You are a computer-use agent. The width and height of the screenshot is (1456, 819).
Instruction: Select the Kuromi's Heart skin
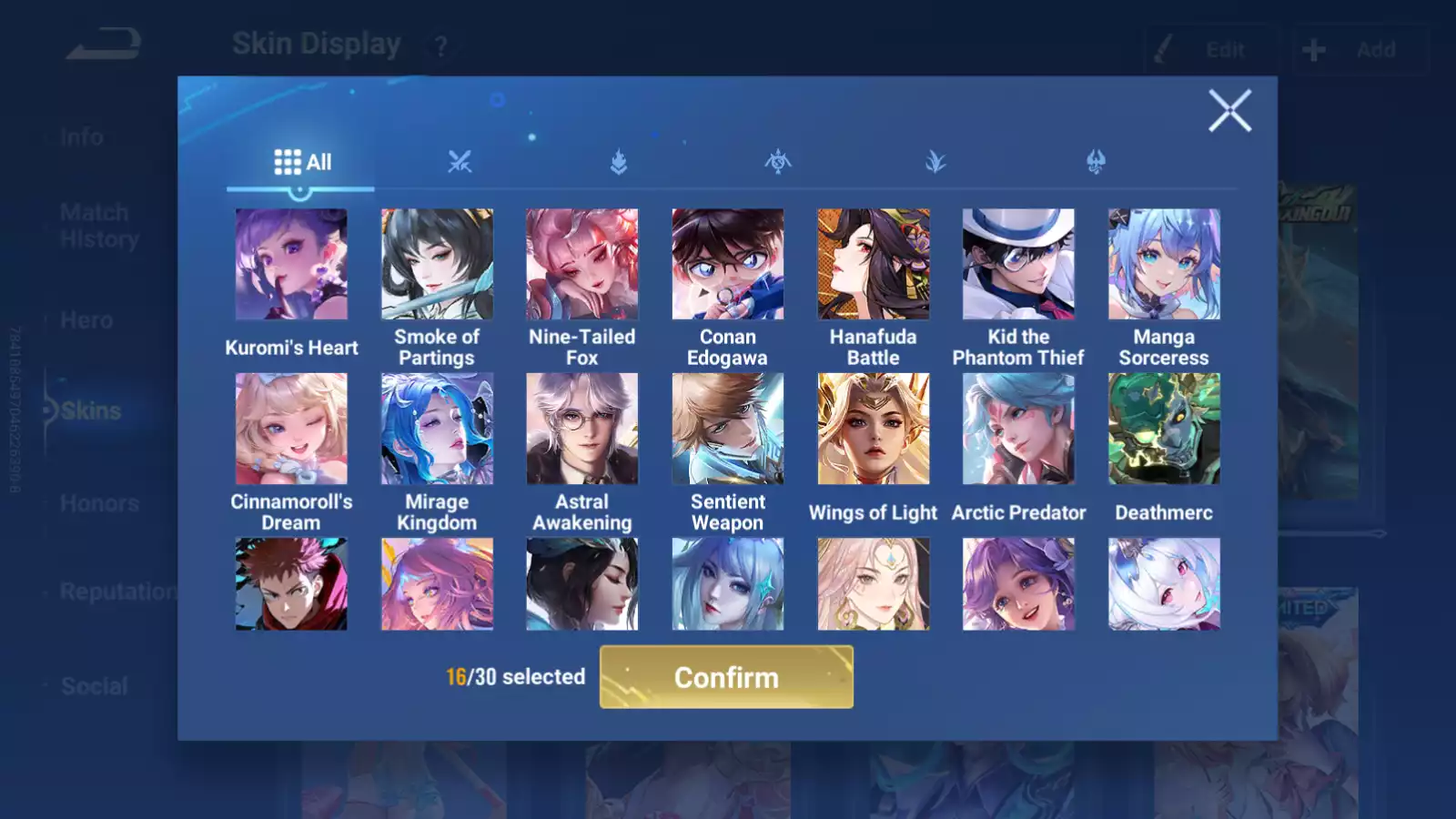click(291, 265)
